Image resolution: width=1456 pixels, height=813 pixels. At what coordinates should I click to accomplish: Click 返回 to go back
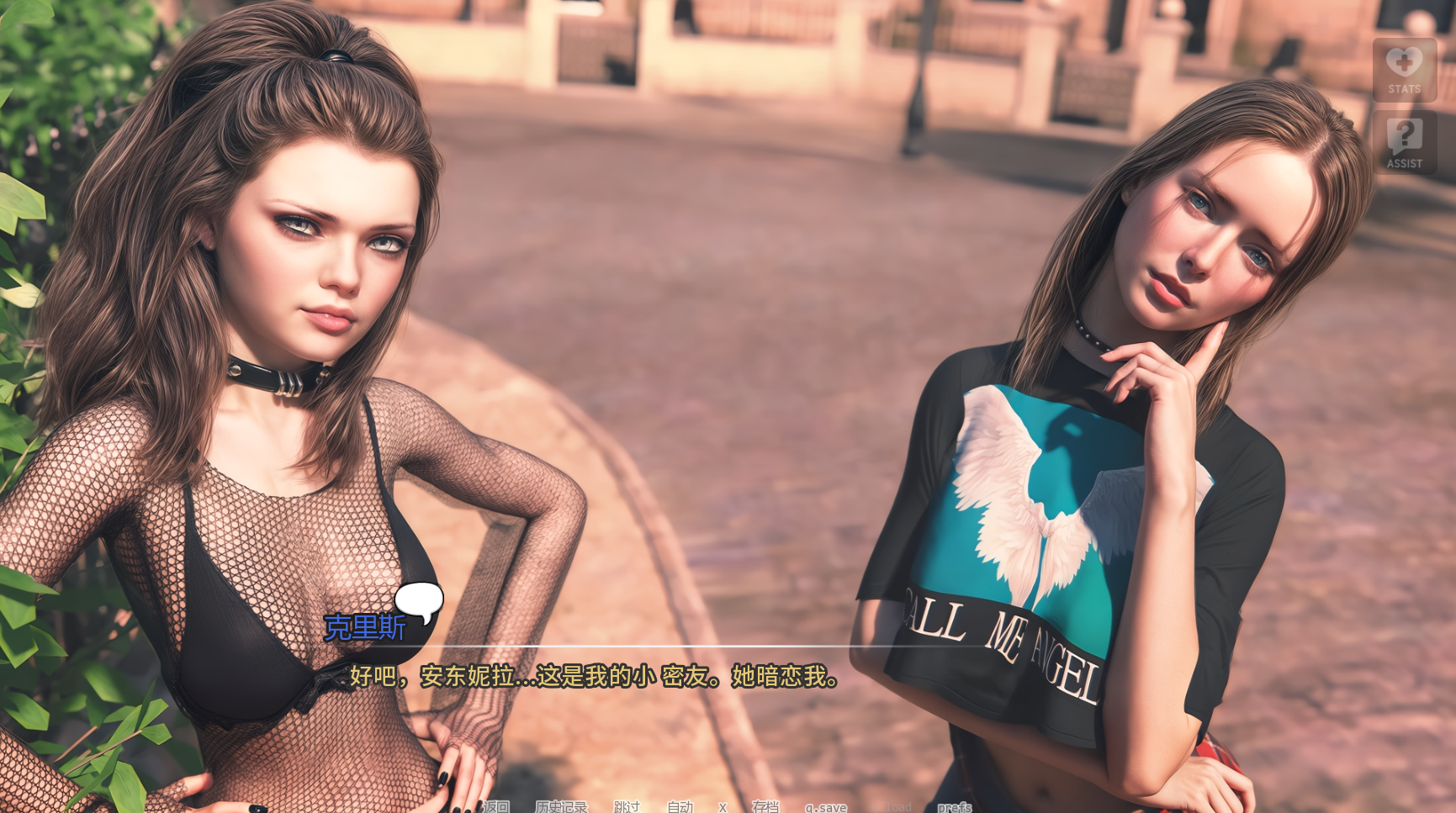(x=496, y=806)
